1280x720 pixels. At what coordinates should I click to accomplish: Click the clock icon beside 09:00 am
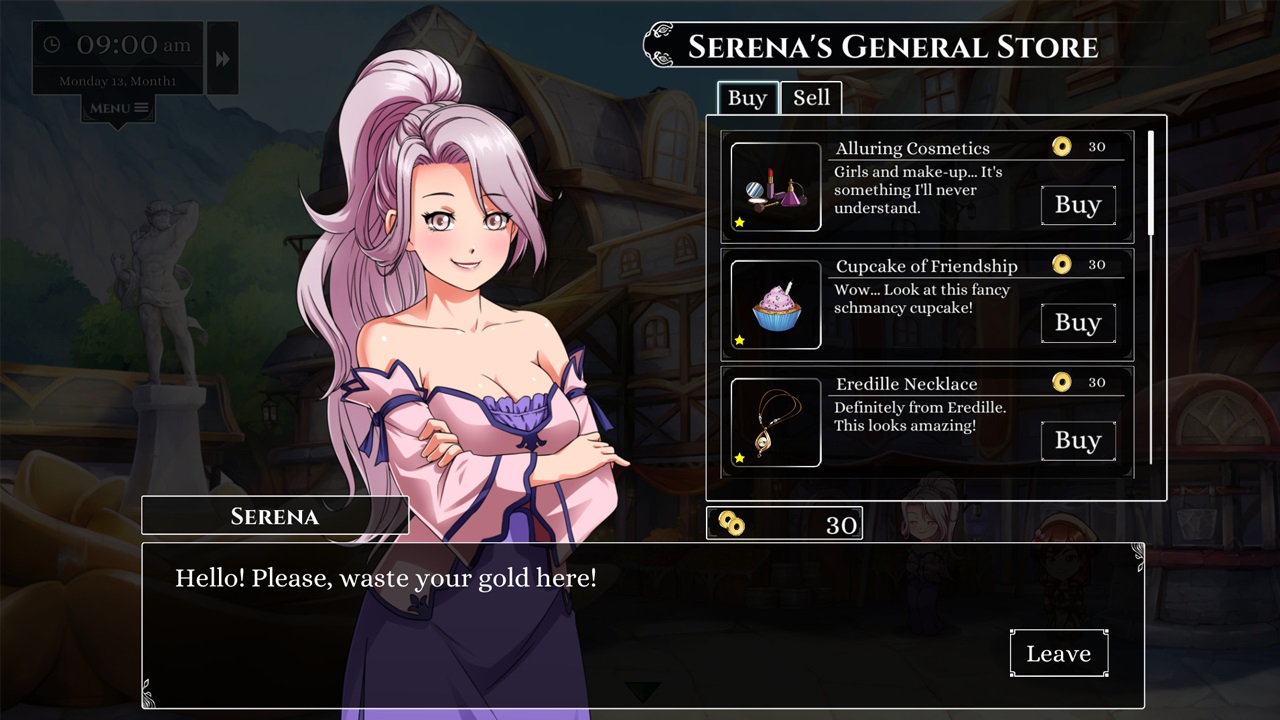(52, 44)
